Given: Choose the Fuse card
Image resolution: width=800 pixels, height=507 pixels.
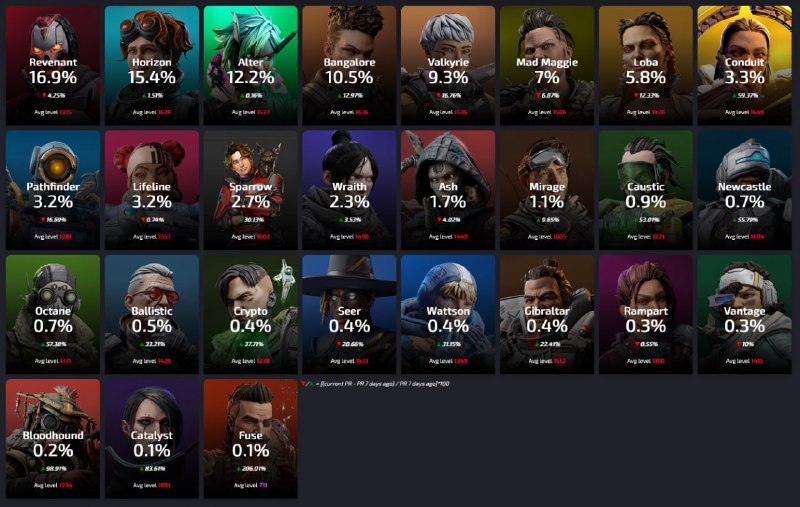Looking at the screenshot, I should (251, 438).
